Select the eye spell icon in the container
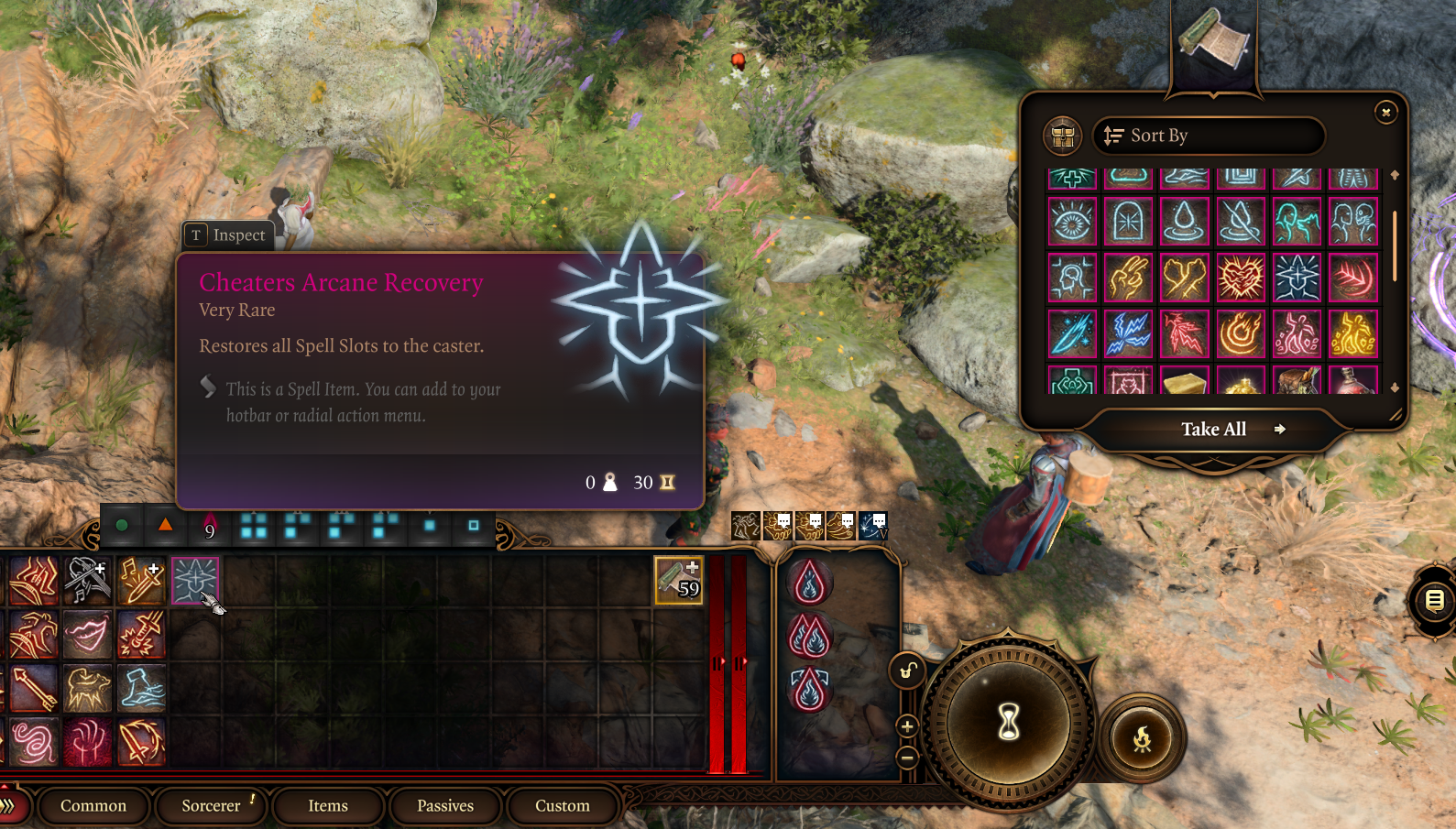This screenshot has width=1456, height=829. 1072,222
